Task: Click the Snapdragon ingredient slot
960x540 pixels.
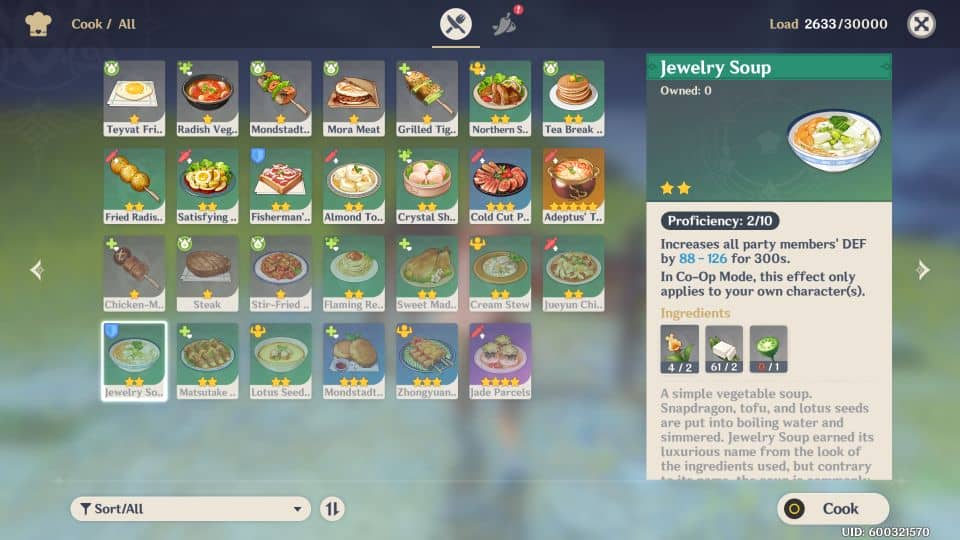Action: pos(679,349)
